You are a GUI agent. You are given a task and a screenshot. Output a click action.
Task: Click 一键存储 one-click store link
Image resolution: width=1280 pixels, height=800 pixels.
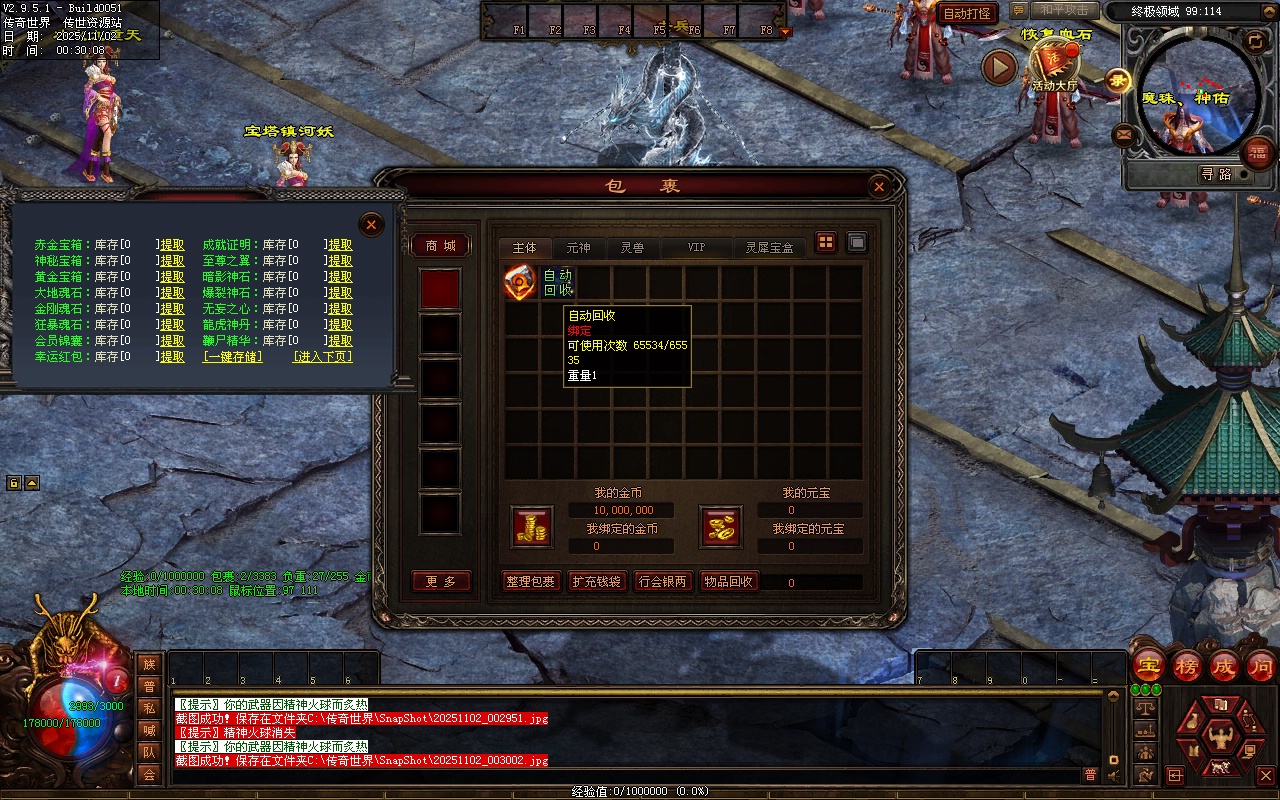point(233,357)
